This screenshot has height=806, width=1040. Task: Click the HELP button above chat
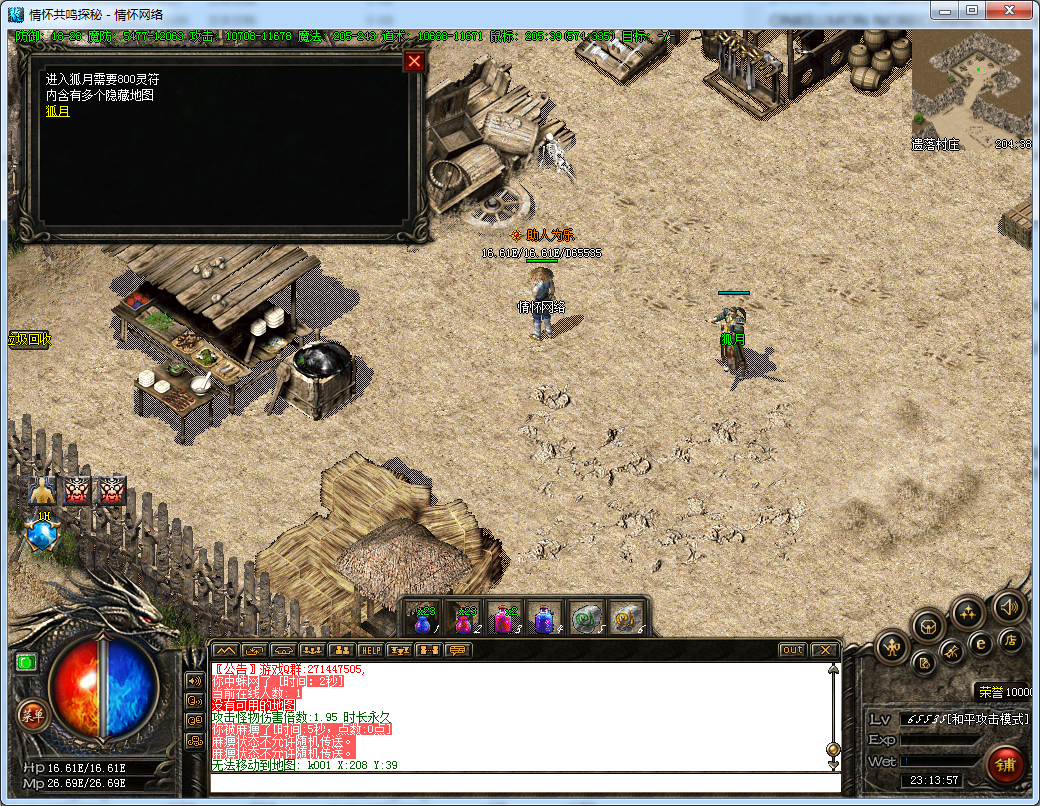[371, 650]
